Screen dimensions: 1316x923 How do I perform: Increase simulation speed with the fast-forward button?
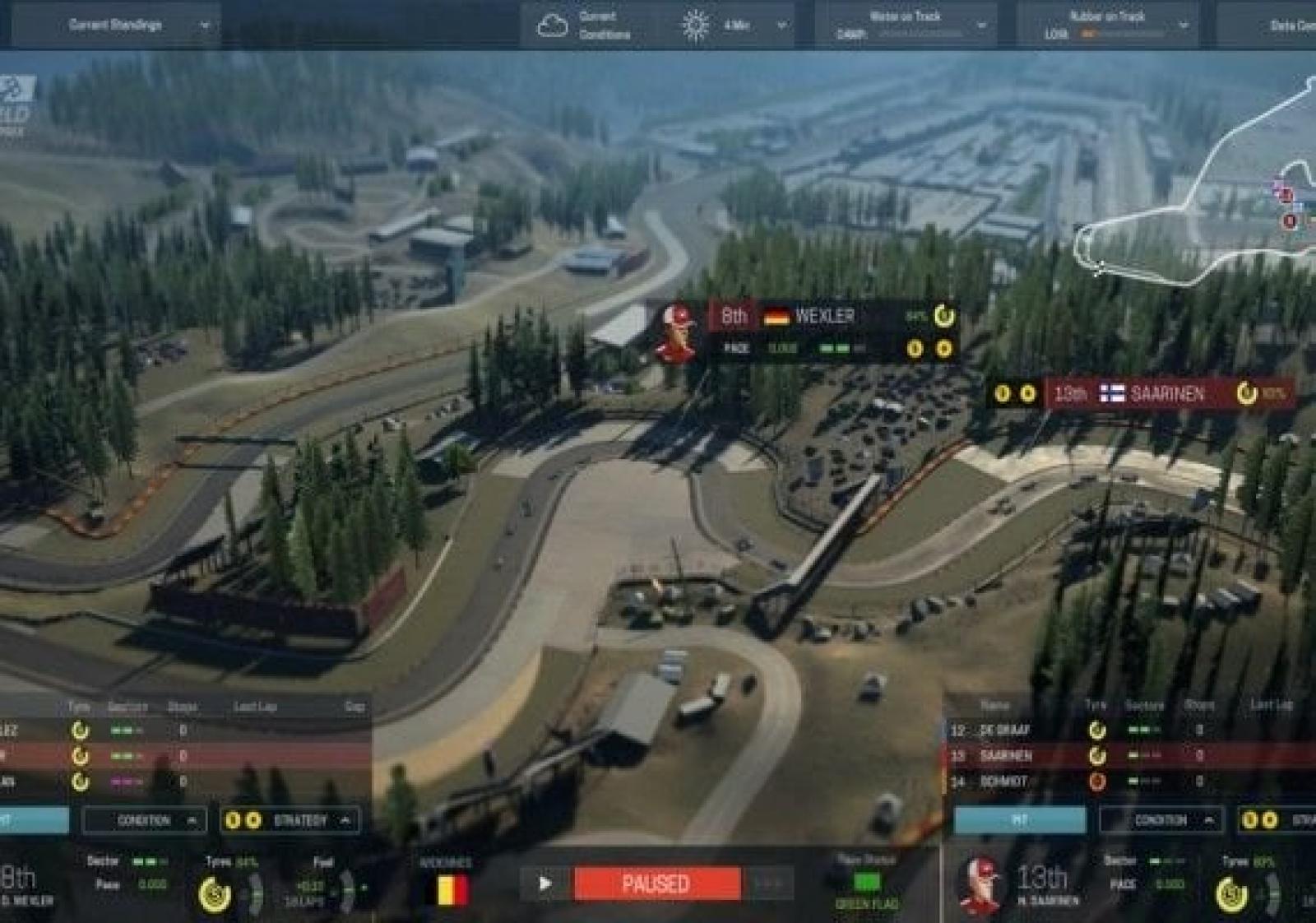point(768,884)
